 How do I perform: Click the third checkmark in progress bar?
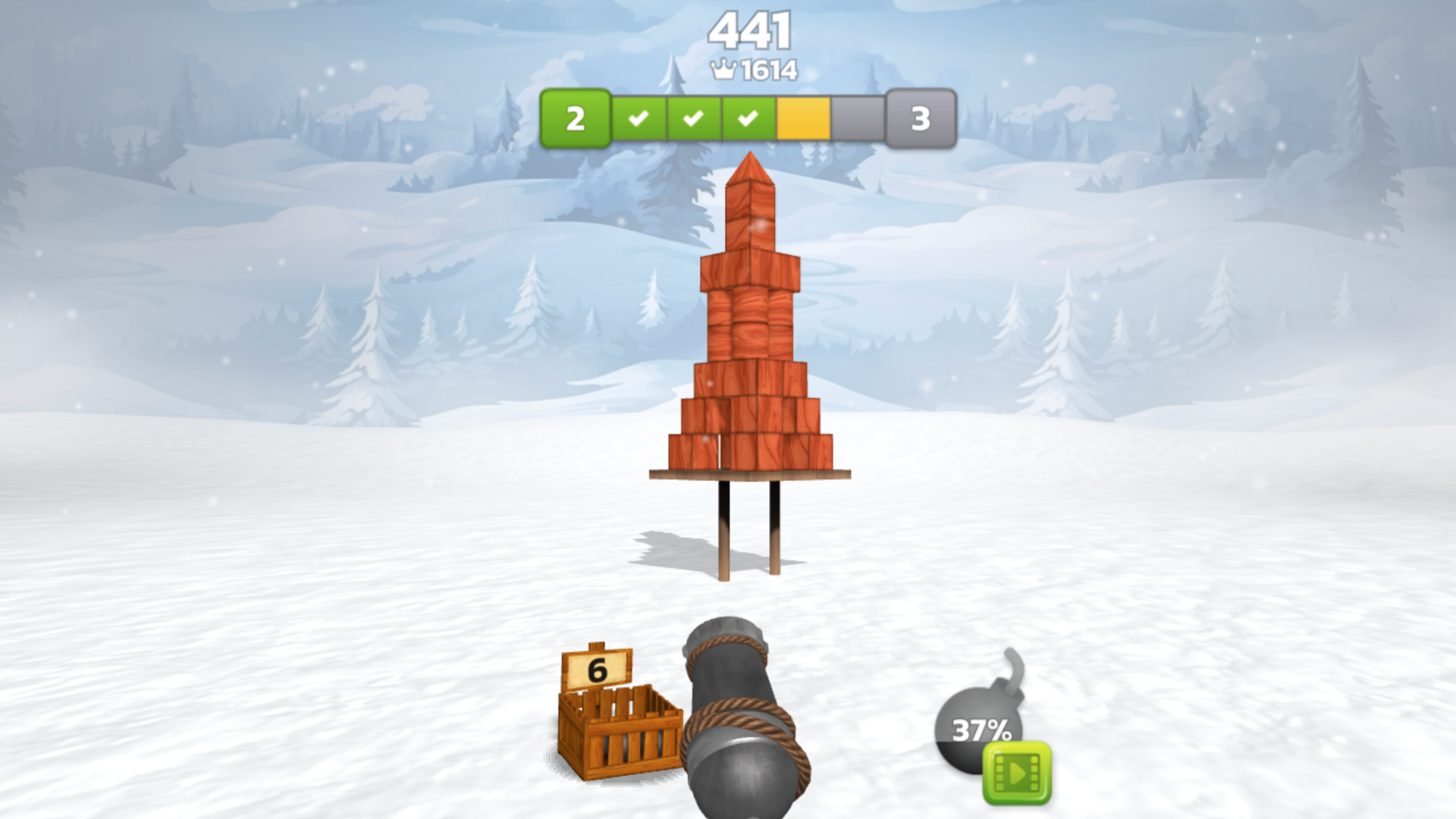point(748,117)
